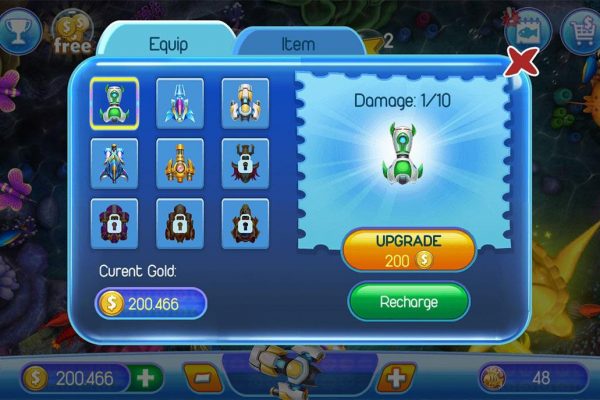Open the shopping cart store
Image resolution: width=600 pixels, height=400 pixels.
581,32
